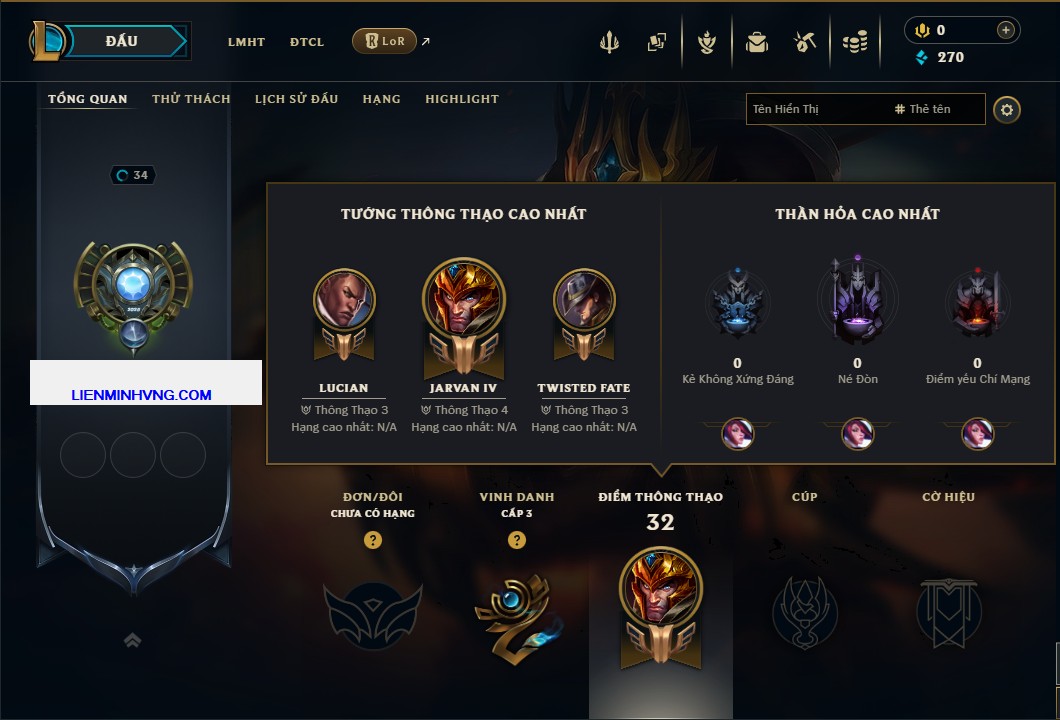View the LỊCH SỬ ĐẤU tab

296,99
